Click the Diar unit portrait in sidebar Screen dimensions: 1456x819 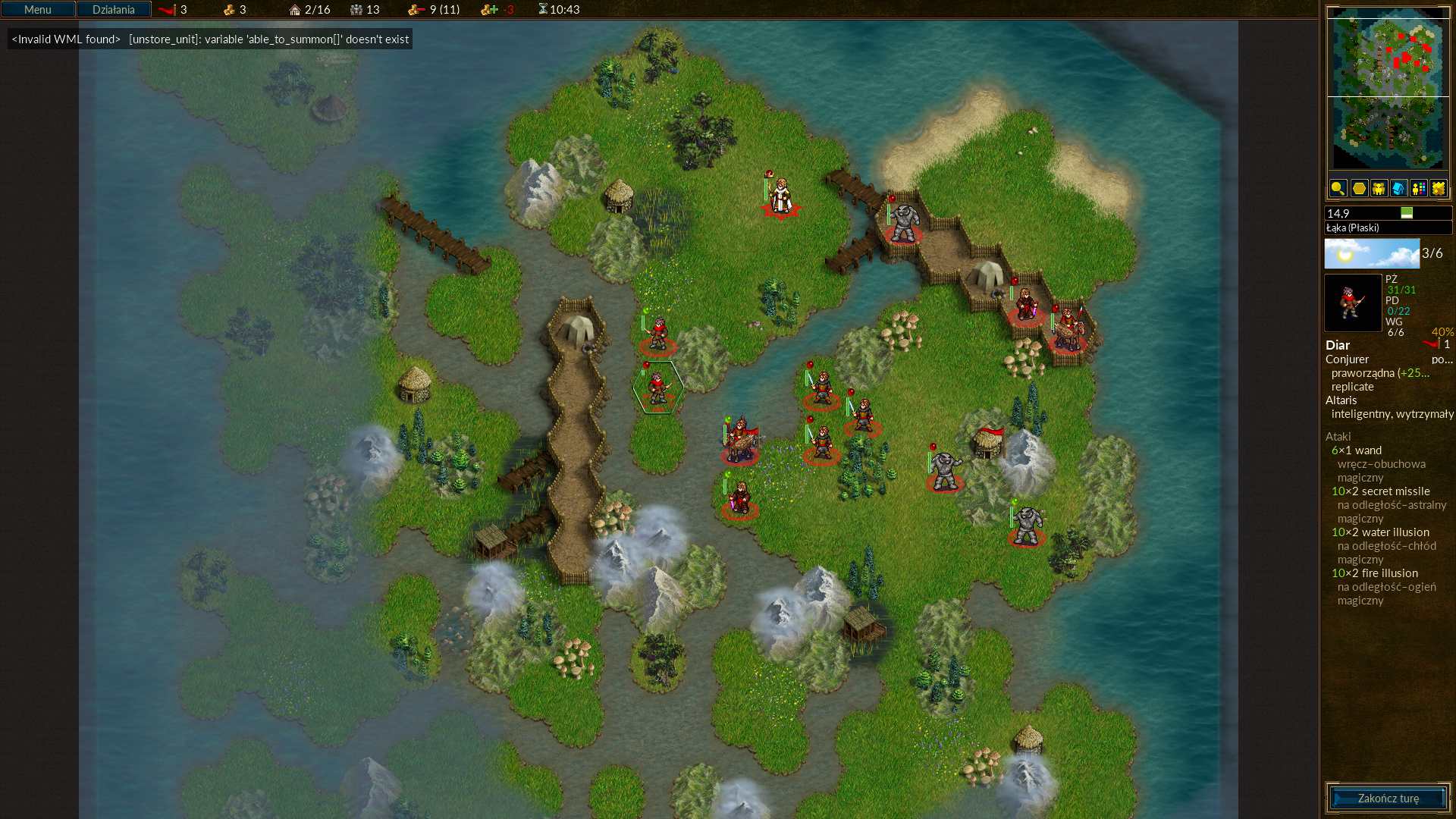(x=1353, y=303)
